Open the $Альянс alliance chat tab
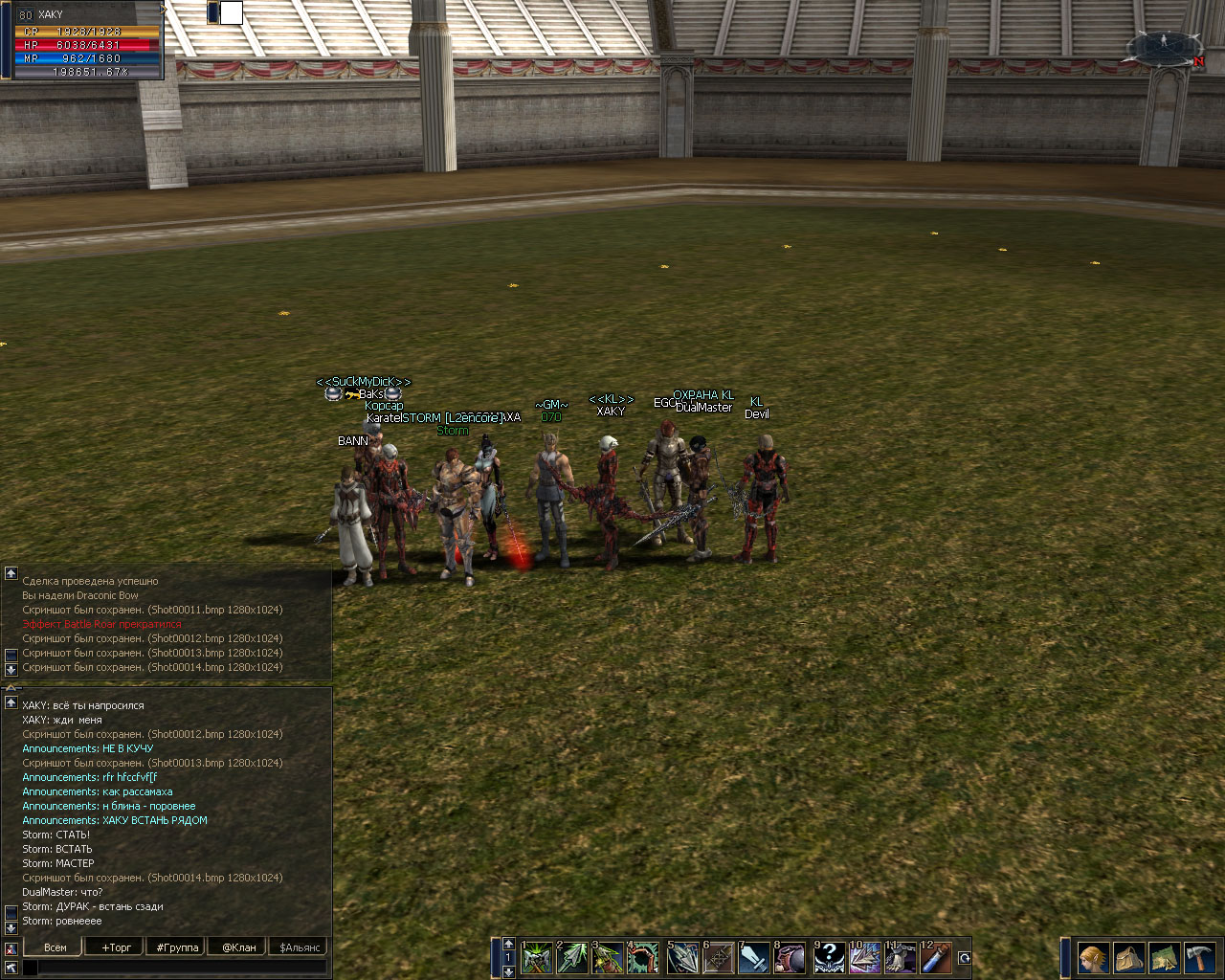 [300, 947]
